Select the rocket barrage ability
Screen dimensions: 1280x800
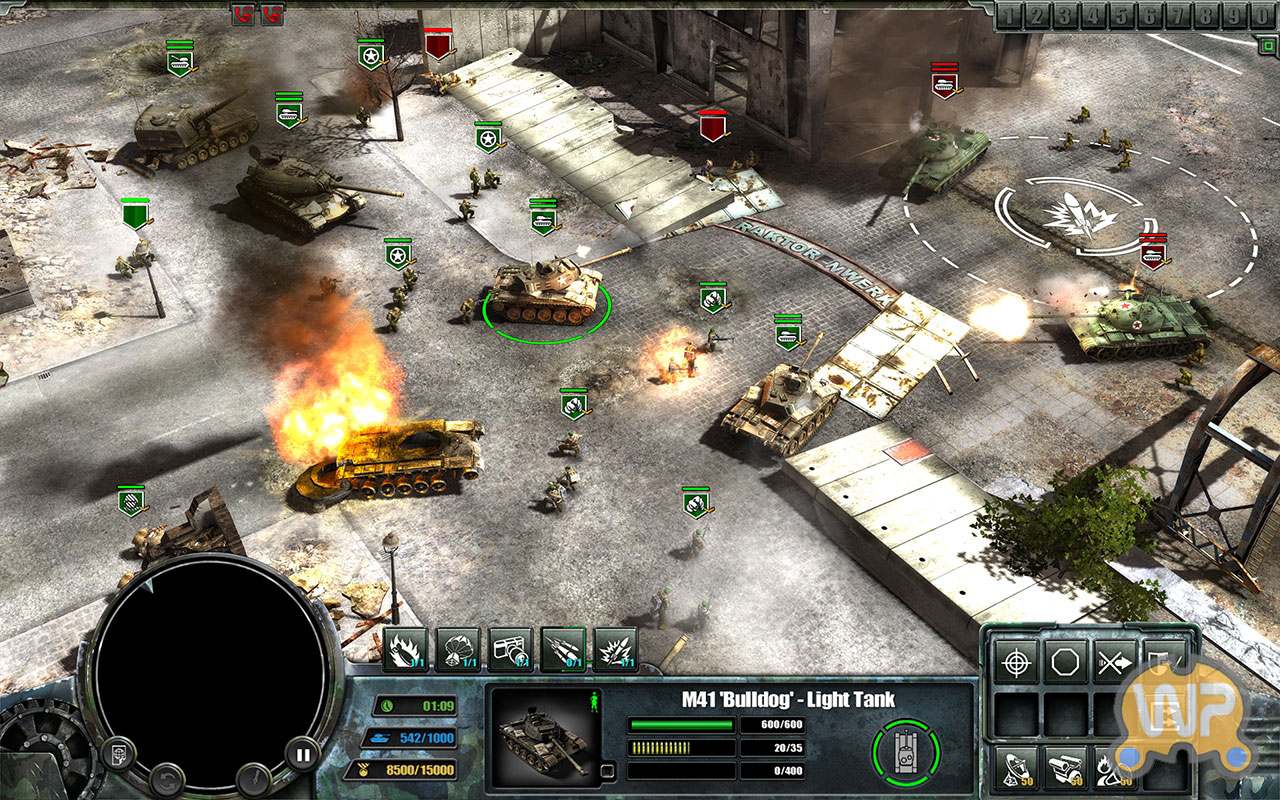(564, 650)
